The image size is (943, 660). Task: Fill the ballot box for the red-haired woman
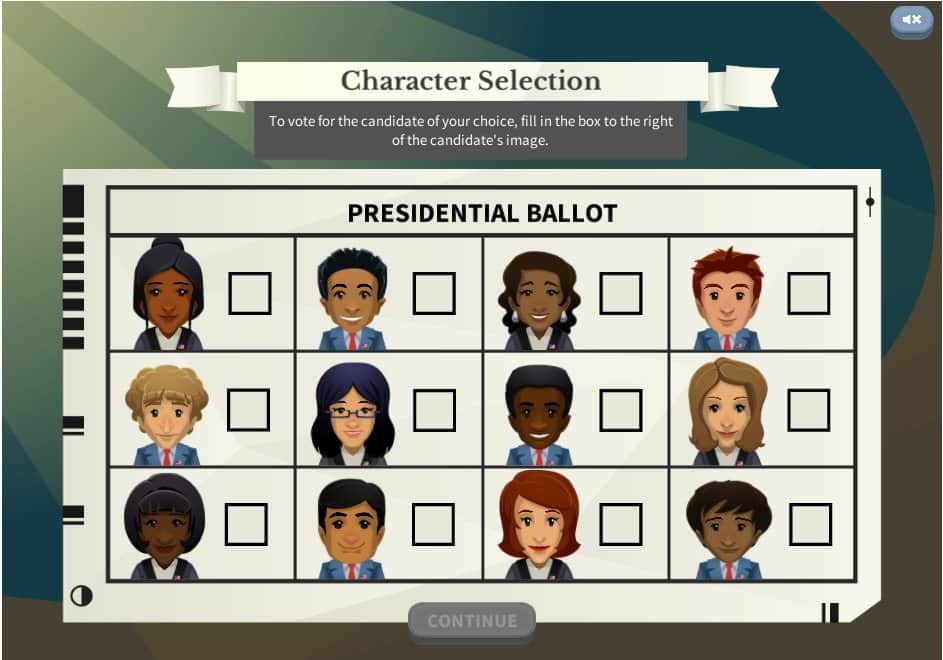621,525
